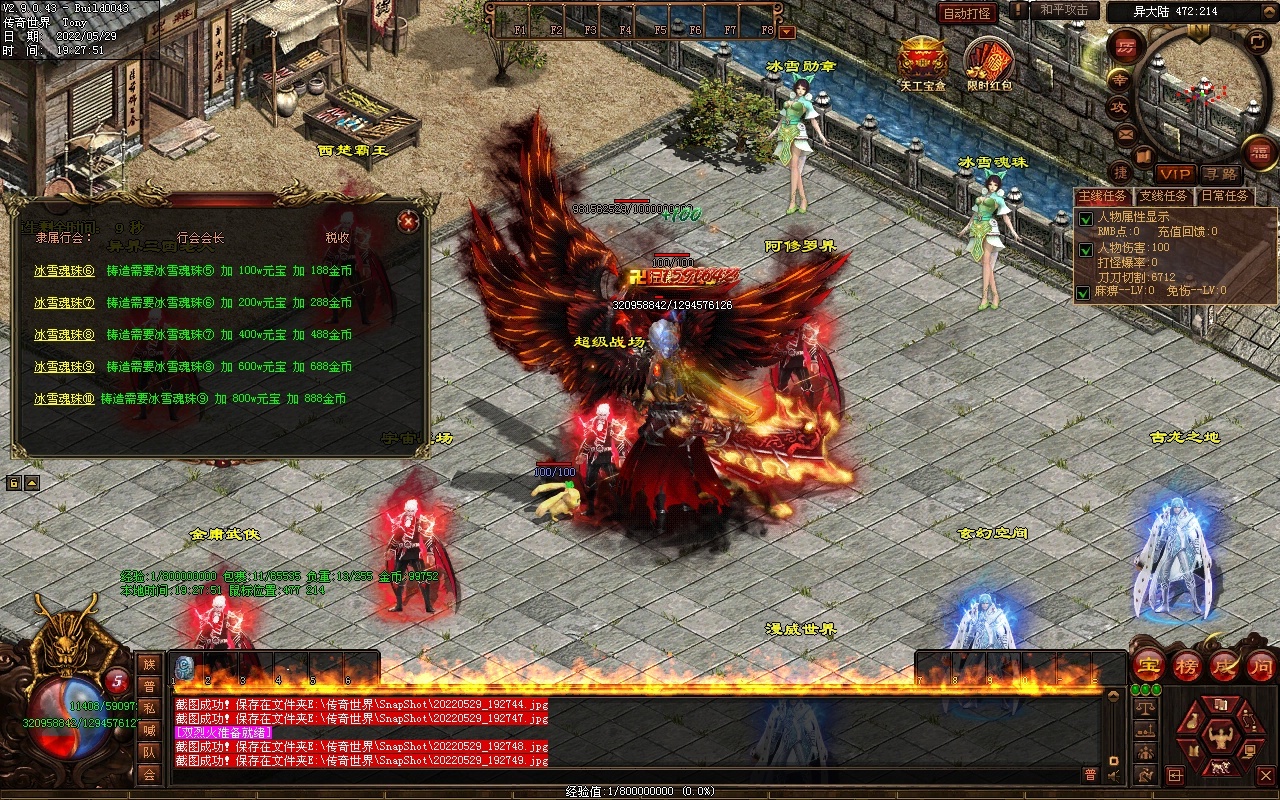Open the 榜 ranking button
Screen dimensions: 1280x800
tap(1187, 667)
